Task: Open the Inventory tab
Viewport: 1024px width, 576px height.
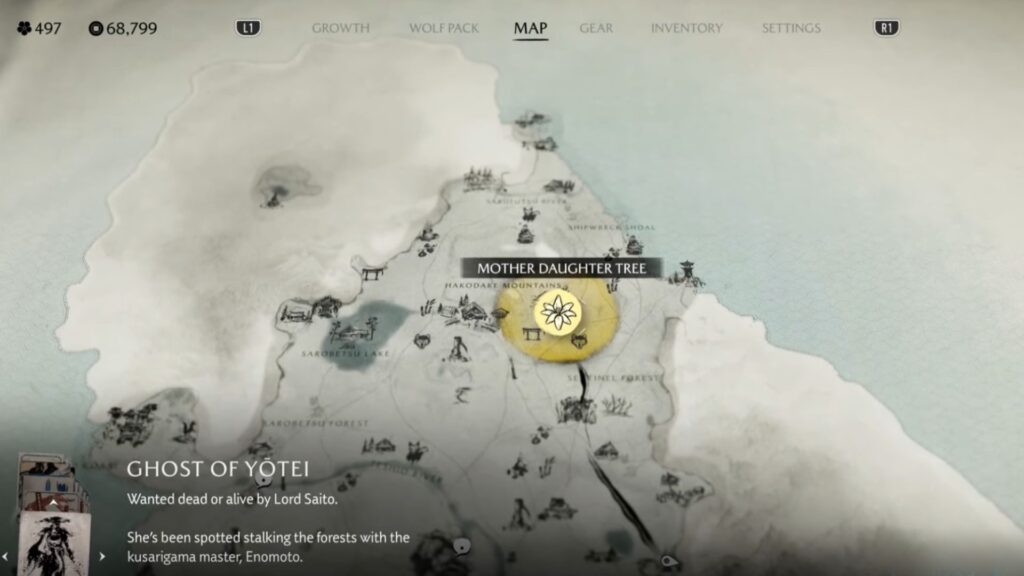Action: pyautogui.click(x=685, y=28)
